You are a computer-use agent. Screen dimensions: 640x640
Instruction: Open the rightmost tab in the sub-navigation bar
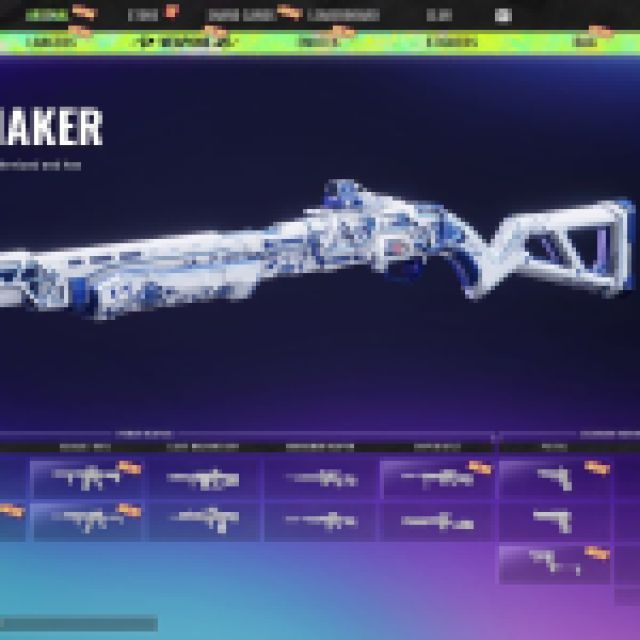pos(580,43)
